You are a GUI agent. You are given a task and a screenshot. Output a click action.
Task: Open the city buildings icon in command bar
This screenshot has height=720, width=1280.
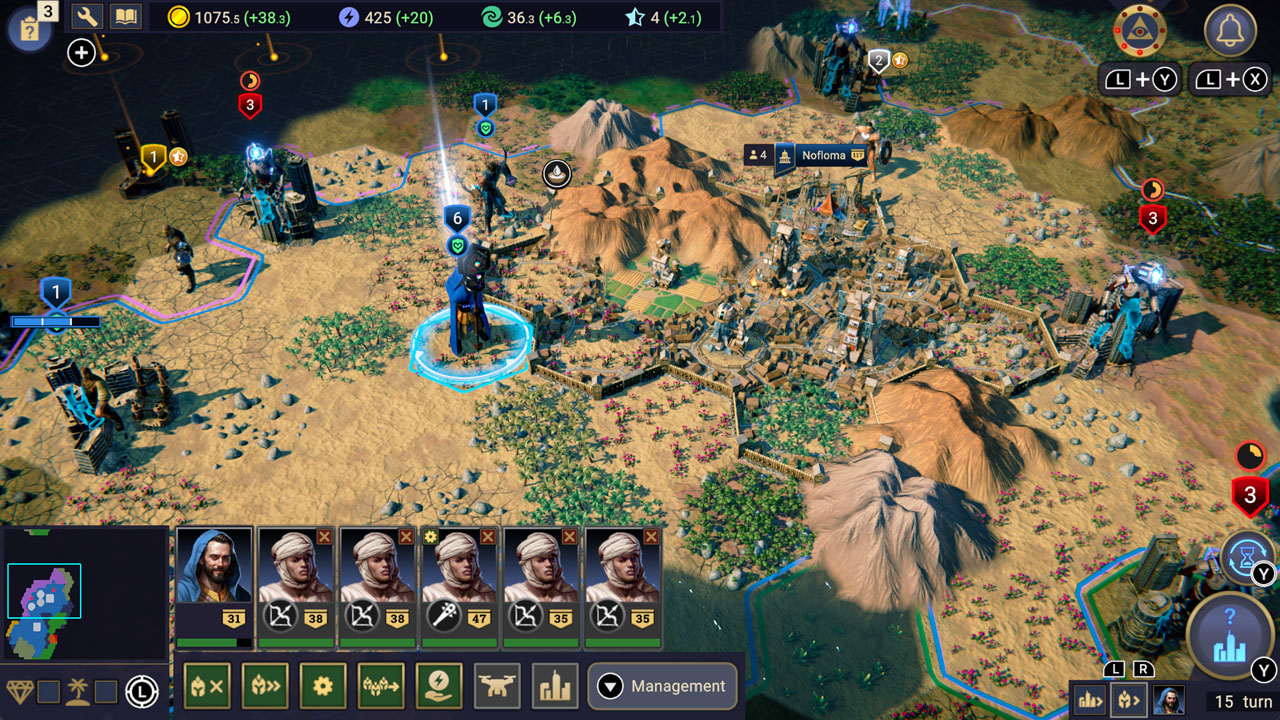coord(555,686)
